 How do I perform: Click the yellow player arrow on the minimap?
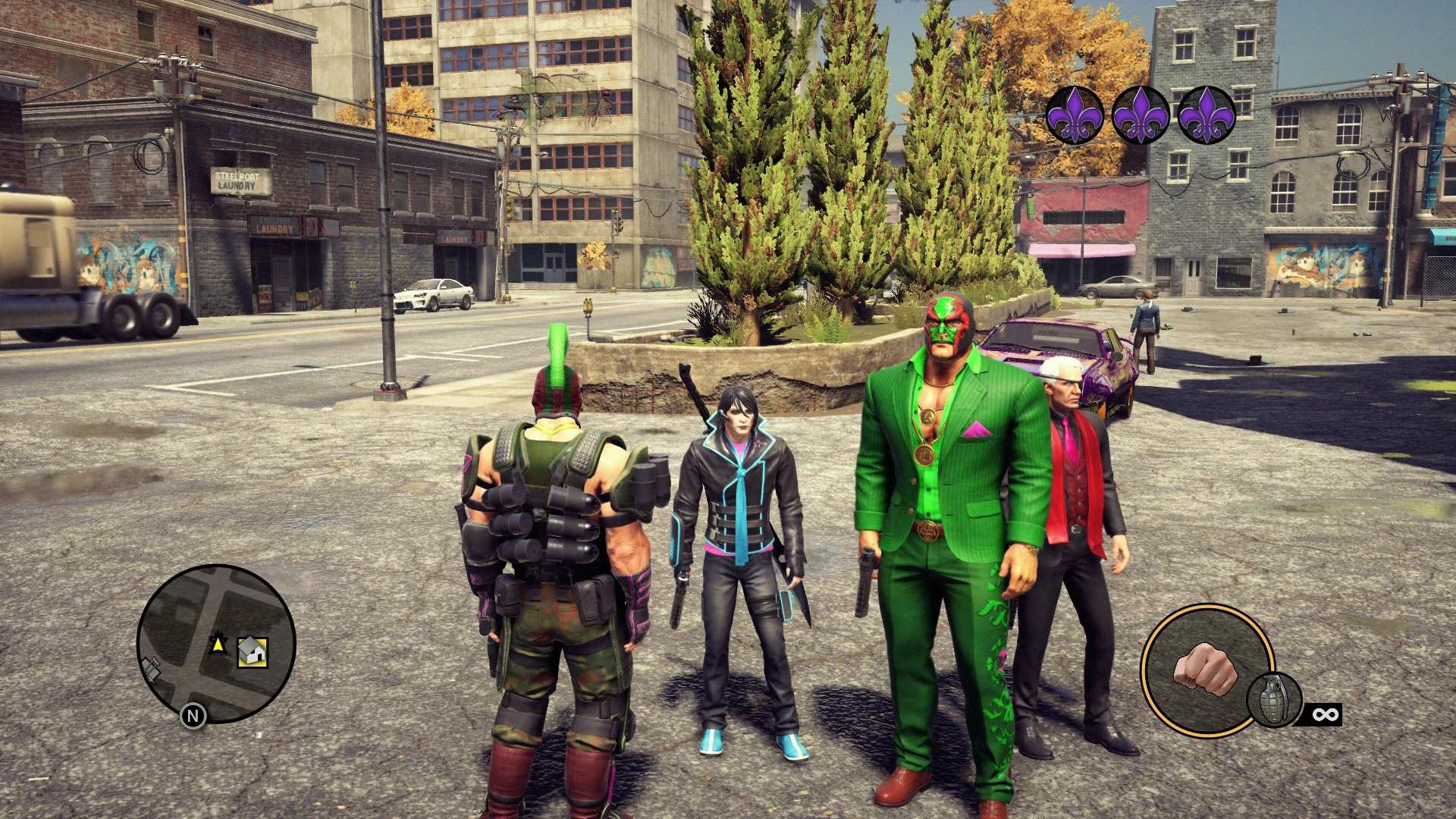coord(218,643)
